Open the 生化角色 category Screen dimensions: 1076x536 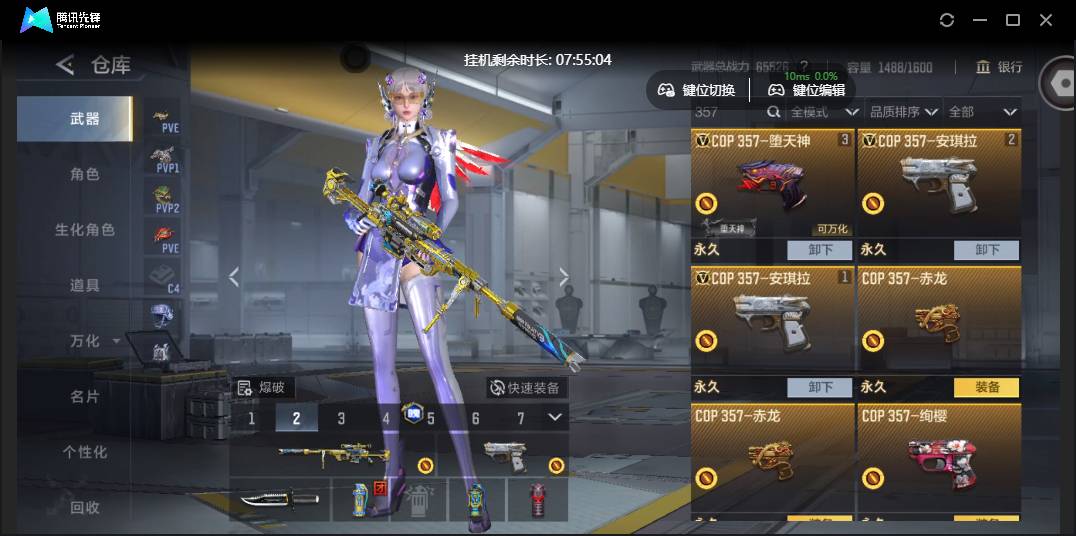[x=85, y=230]
